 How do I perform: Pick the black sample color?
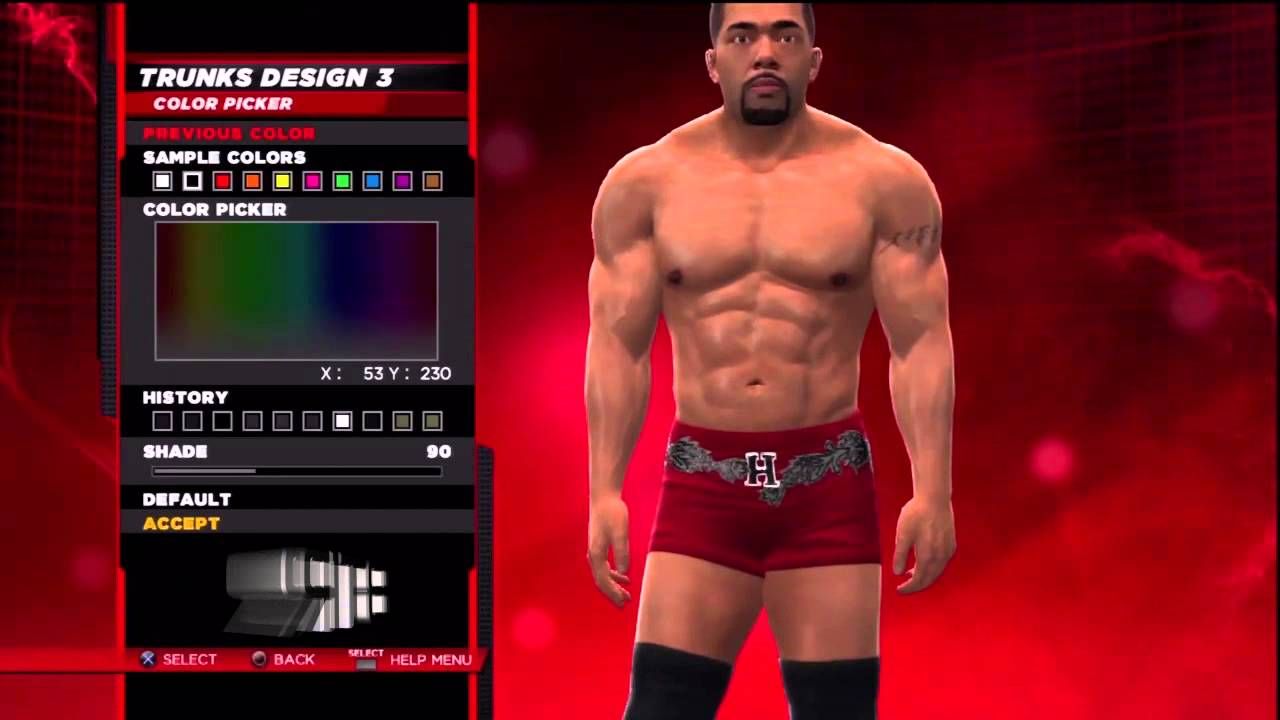[192, 181]
